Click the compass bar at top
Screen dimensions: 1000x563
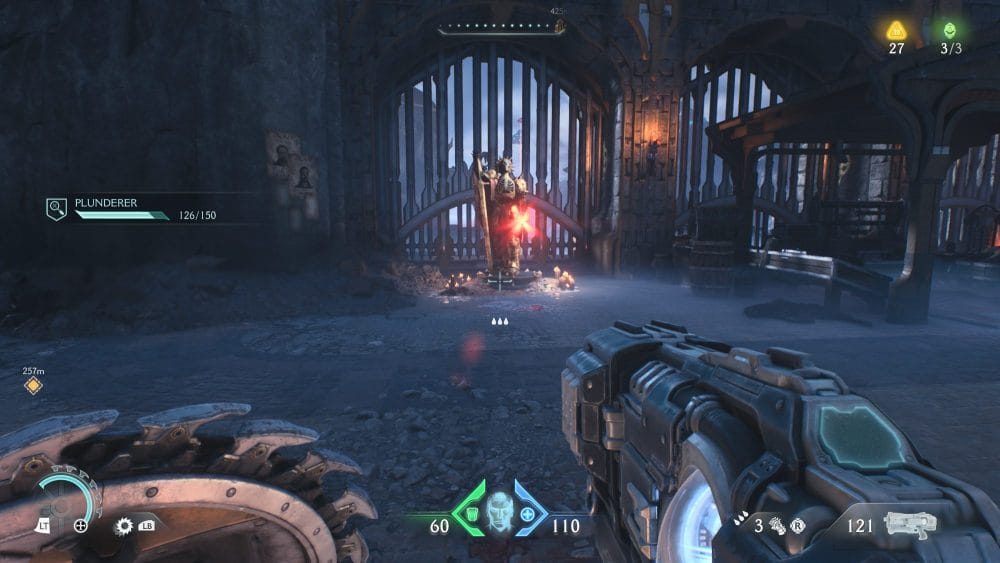(501, 29)
